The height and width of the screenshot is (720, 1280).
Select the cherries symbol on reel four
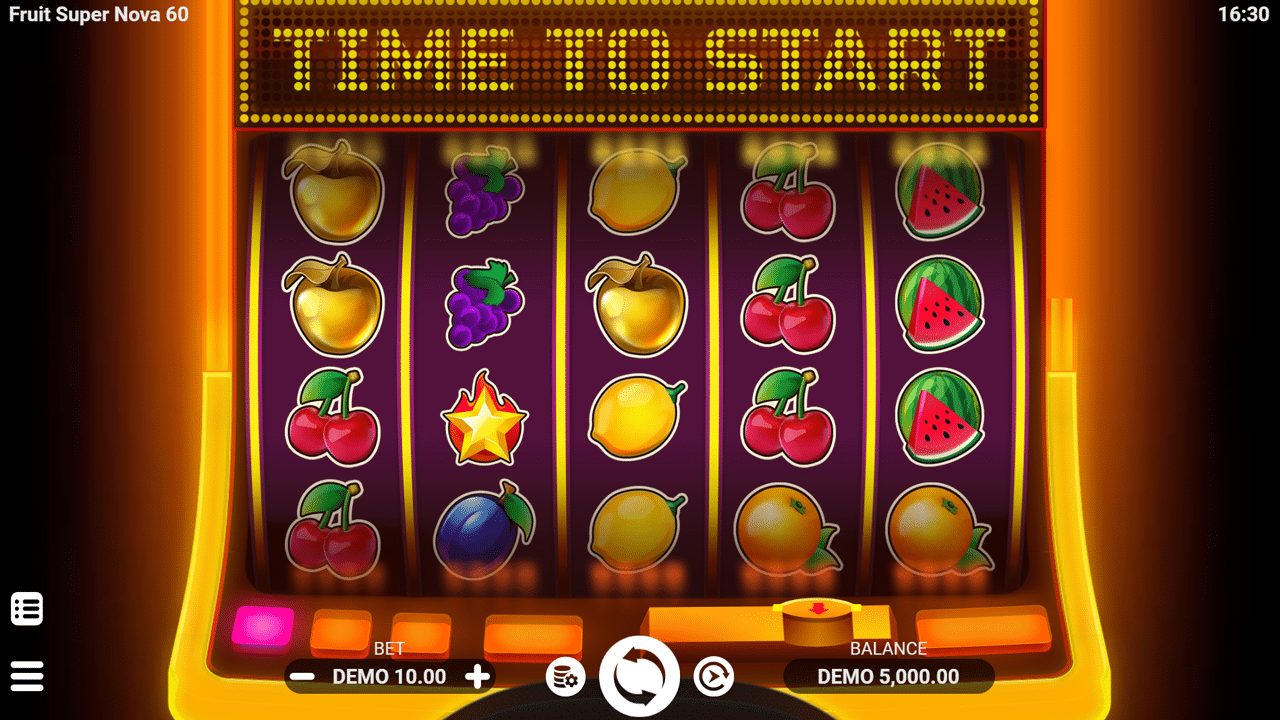coord(788,305)
